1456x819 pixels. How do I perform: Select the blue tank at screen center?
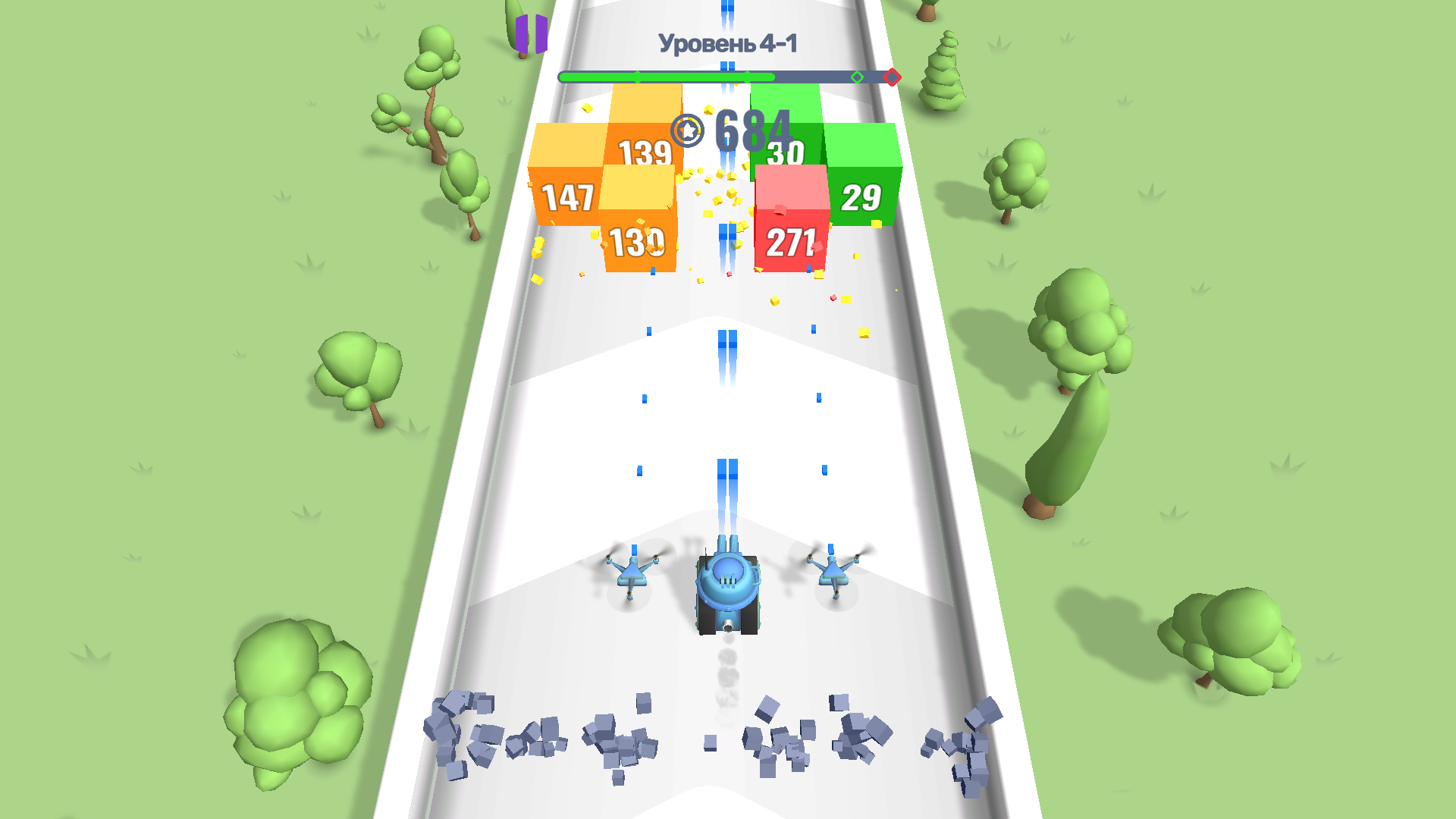[726, 591]
